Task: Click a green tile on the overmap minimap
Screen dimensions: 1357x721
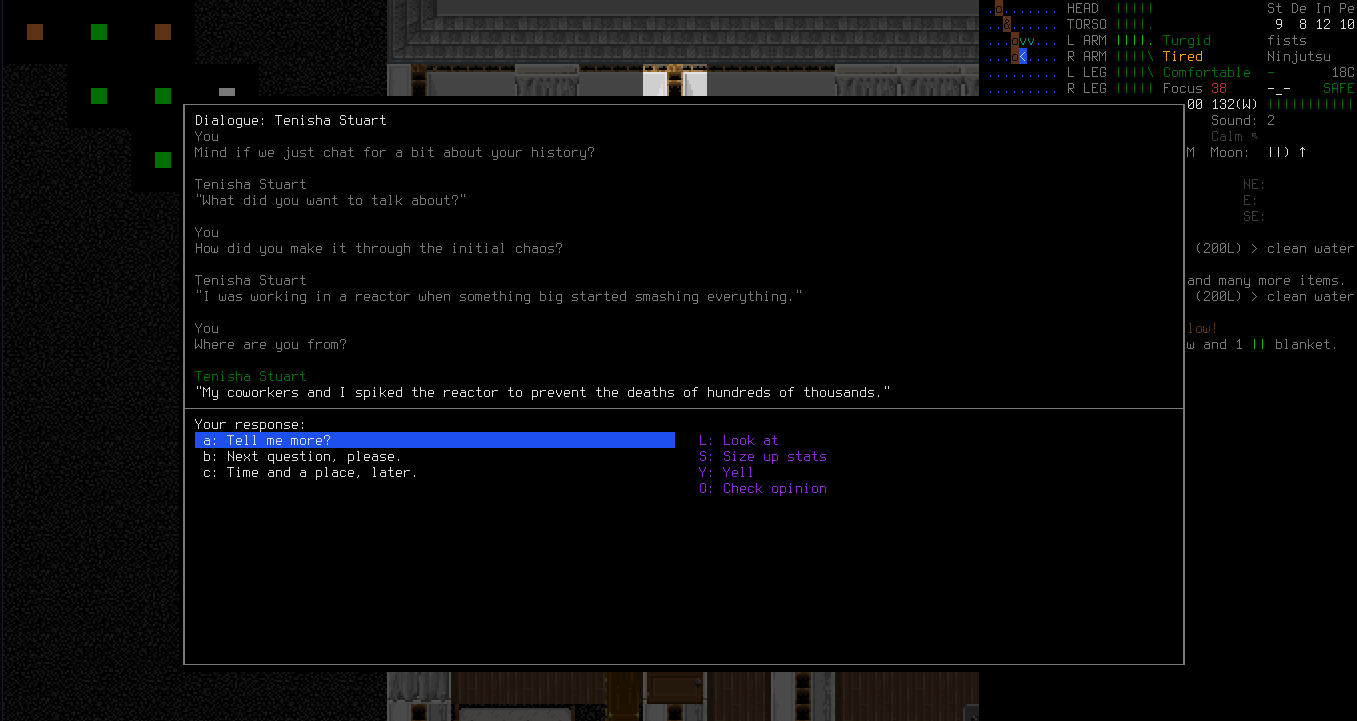Action: click(x=97, y=95)
